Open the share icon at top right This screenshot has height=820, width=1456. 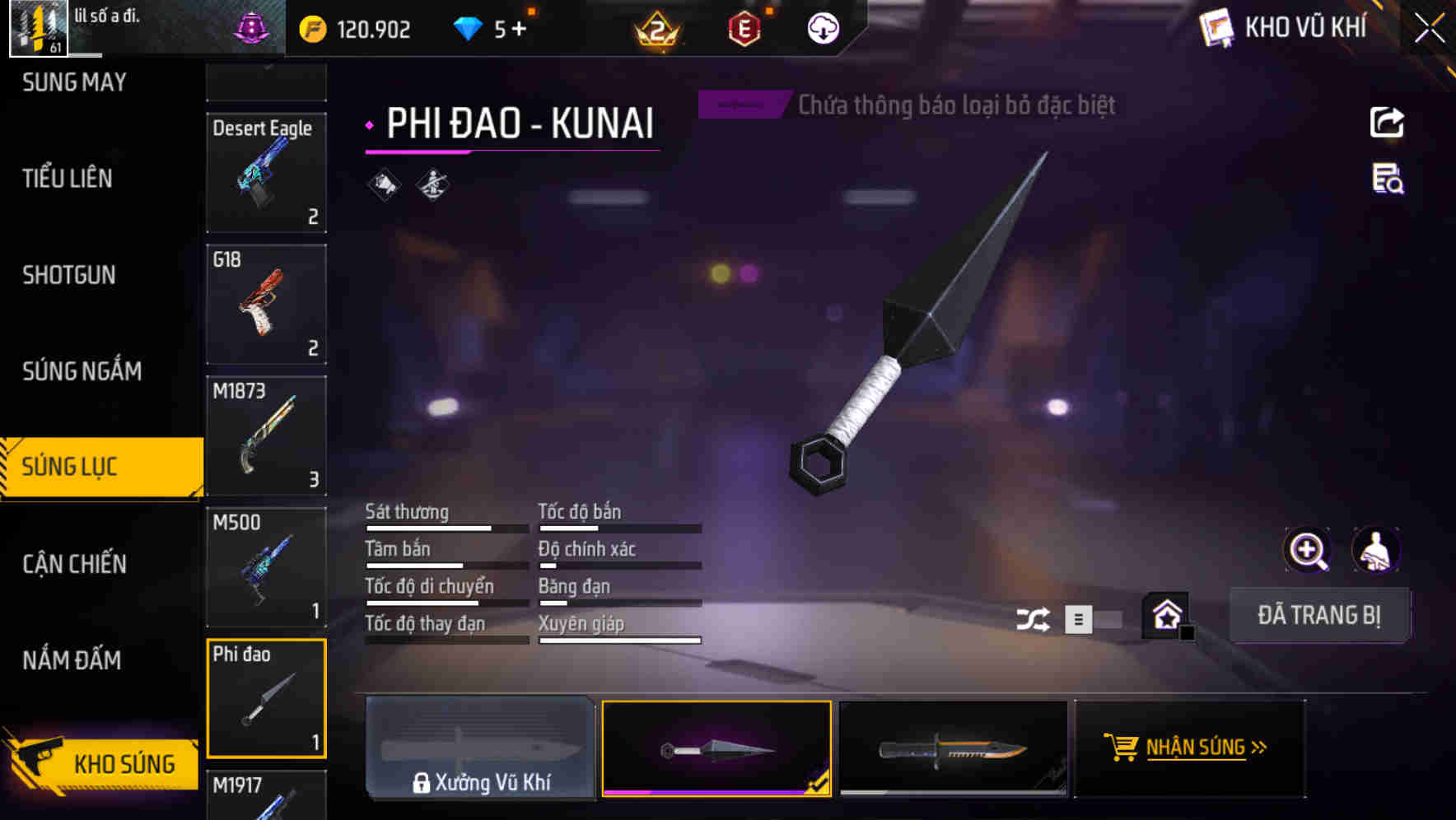coord(1388,122)
